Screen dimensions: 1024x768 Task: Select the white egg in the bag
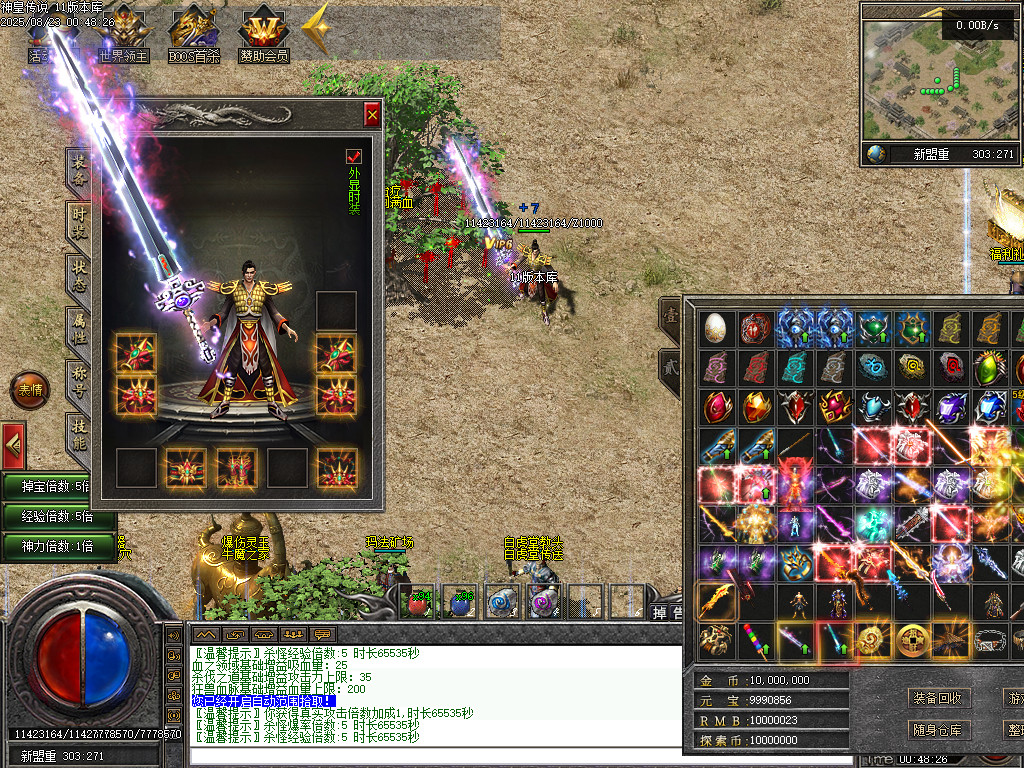tap(714, 327)
